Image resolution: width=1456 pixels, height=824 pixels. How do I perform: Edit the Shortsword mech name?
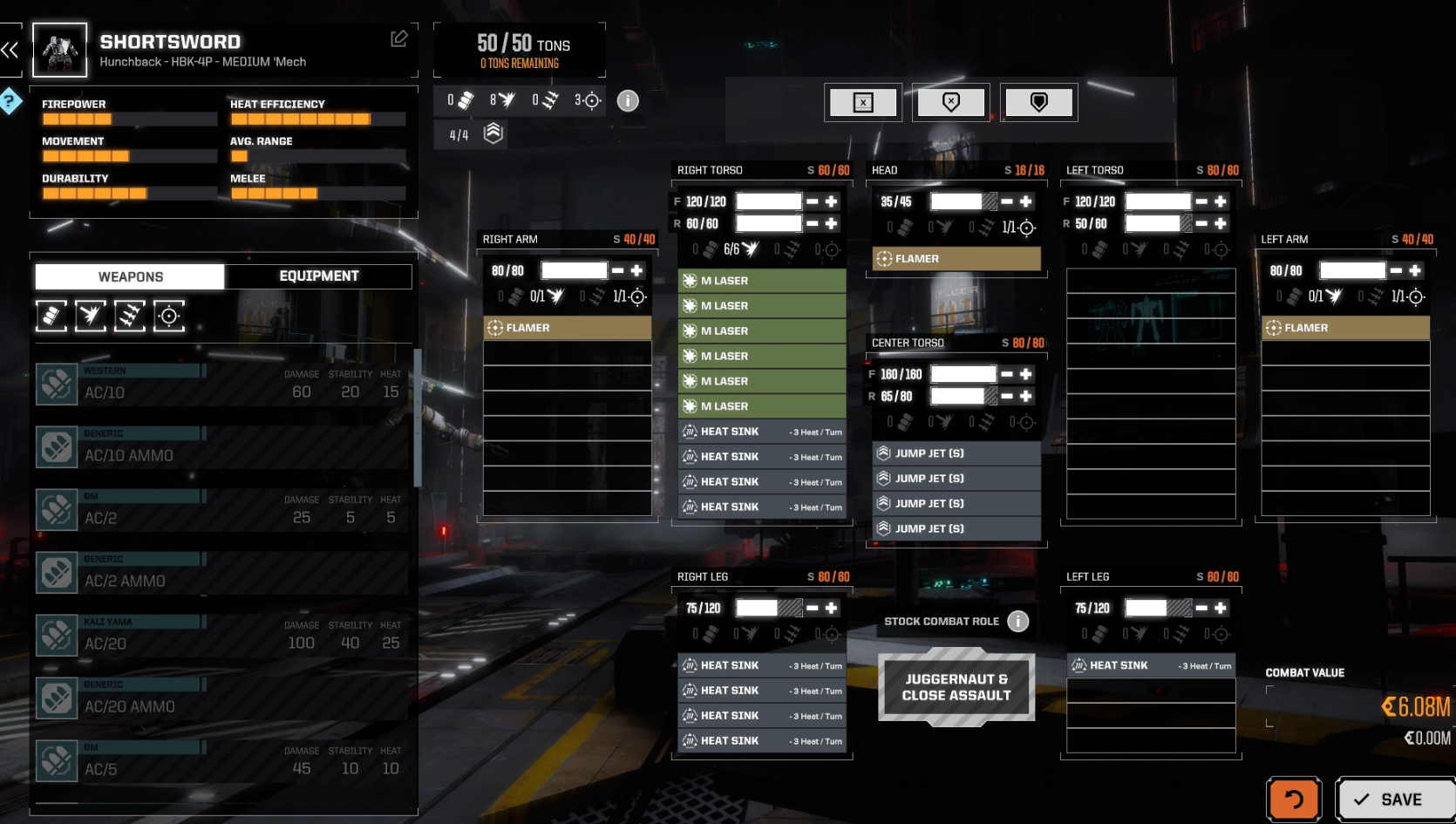[x=399, y=38]
